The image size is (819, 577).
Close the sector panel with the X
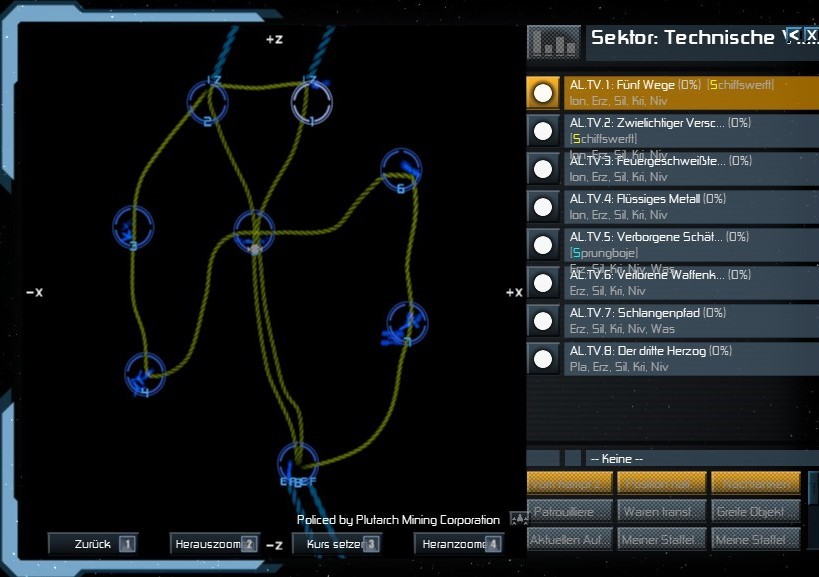click(x=812, y=35)
